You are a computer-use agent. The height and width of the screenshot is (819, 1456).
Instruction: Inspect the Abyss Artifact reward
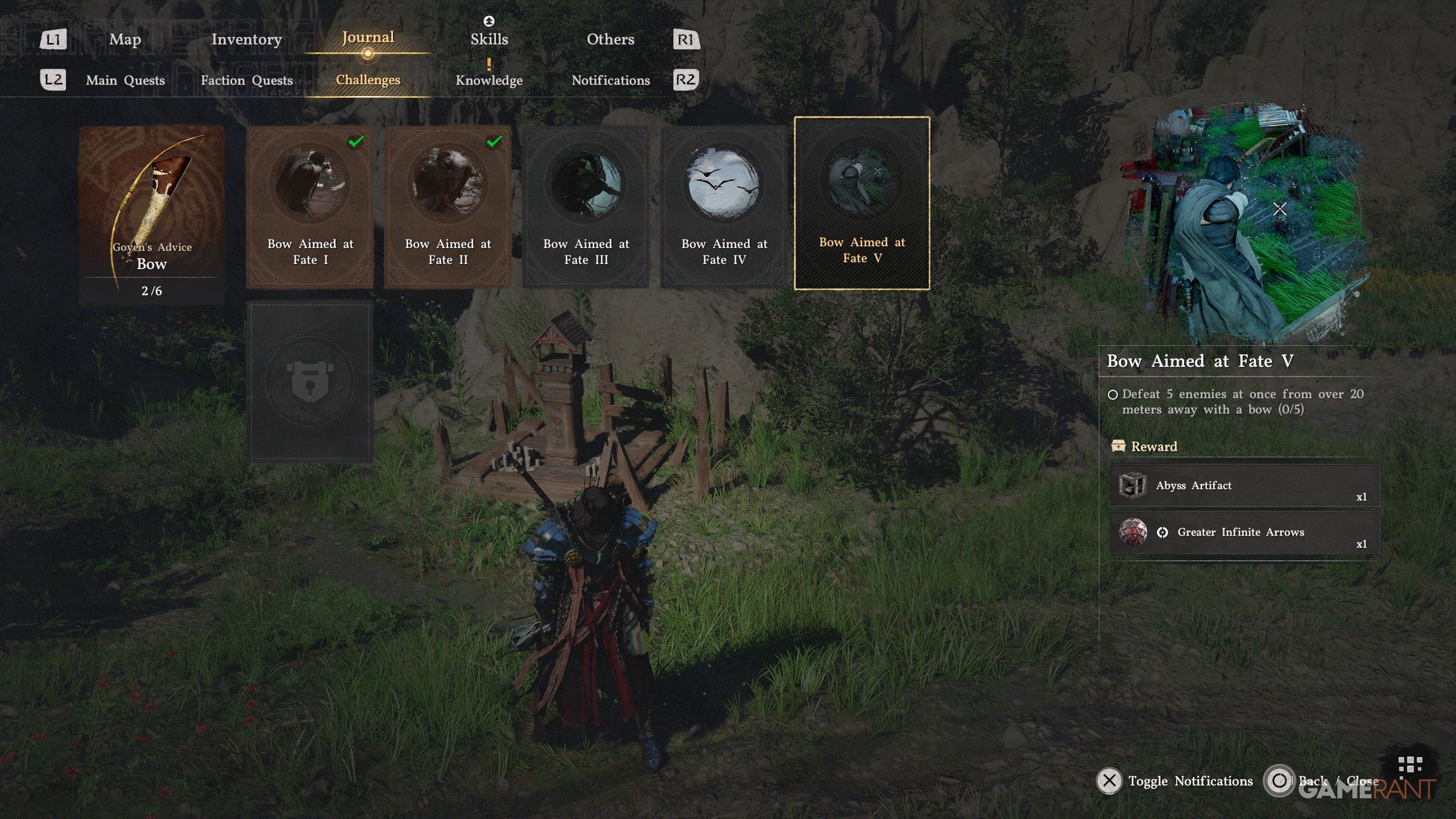1244,486
